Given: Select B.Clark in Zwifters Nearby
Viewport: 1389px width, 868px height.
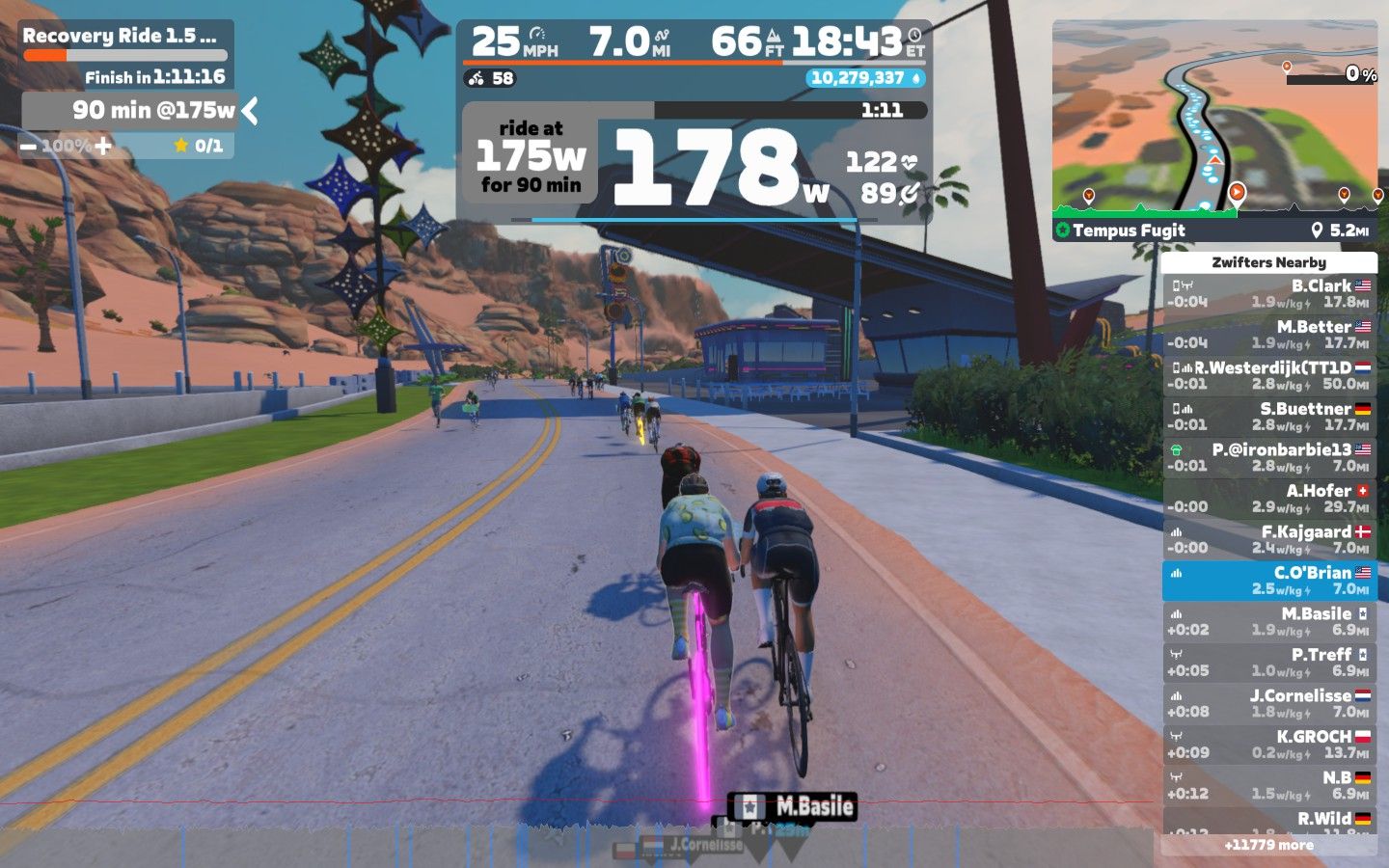Looking at the screenshot, I should [1268, 293].
